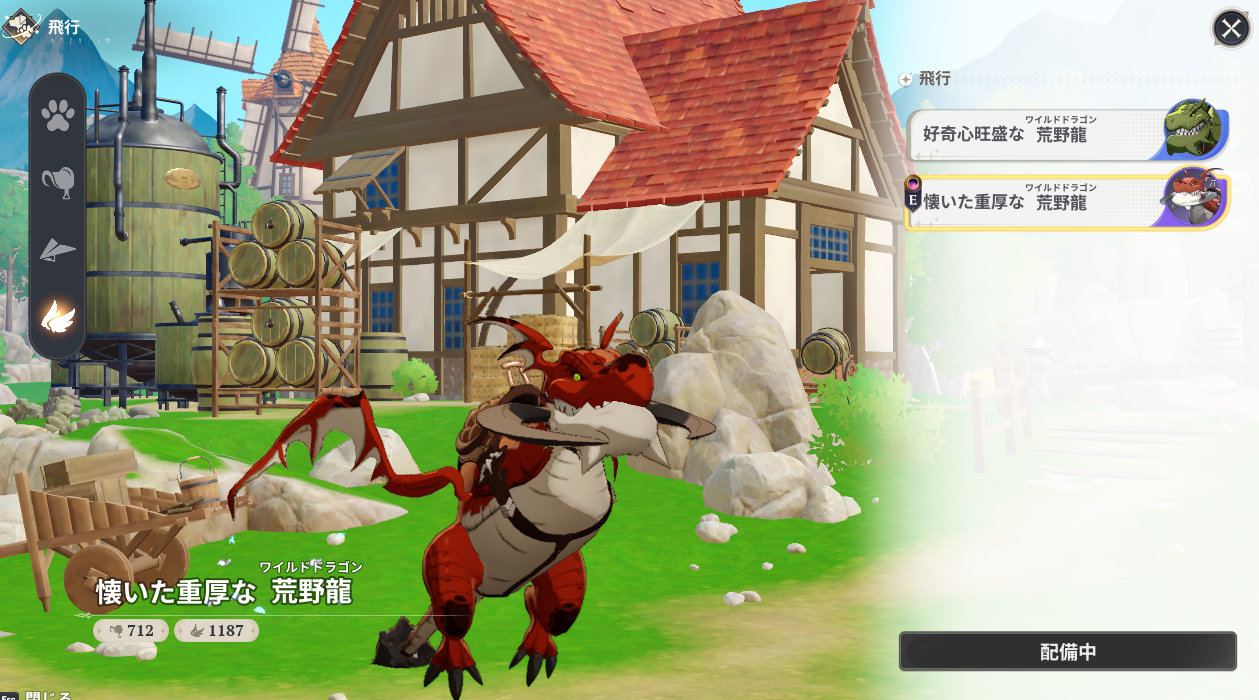Select the paw print category tab

point(58,115)
